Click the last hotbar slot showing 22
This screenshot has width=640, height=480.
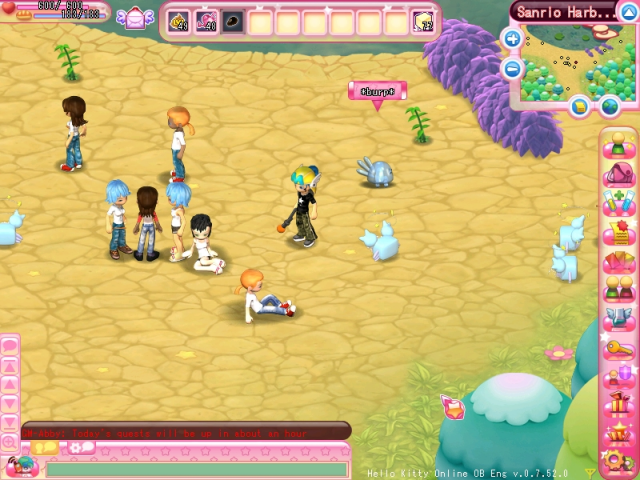click(x=423, y=21)
